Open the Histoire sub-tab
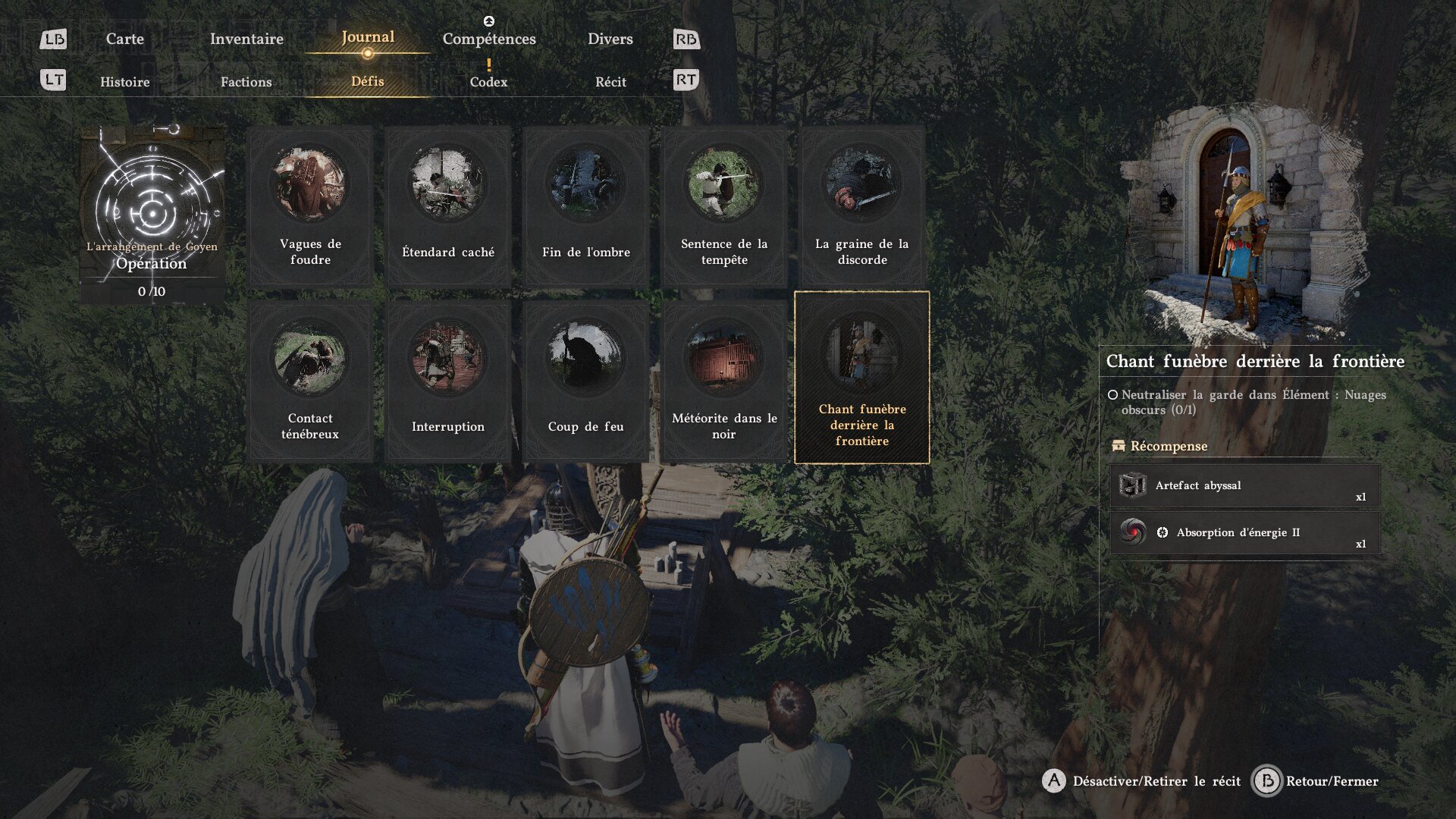The width and height of the screenshot is (1456, 819). pyautogui.click(x=125, y=82)
